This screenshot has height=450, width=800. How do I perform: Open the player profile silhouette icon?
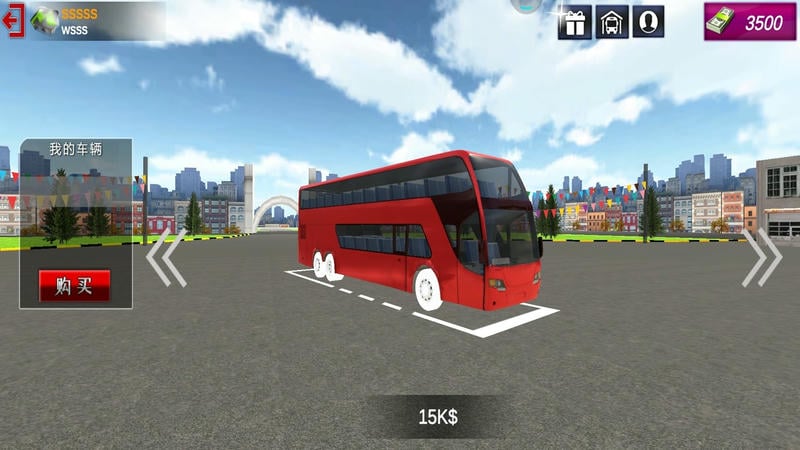click(649, 22)
